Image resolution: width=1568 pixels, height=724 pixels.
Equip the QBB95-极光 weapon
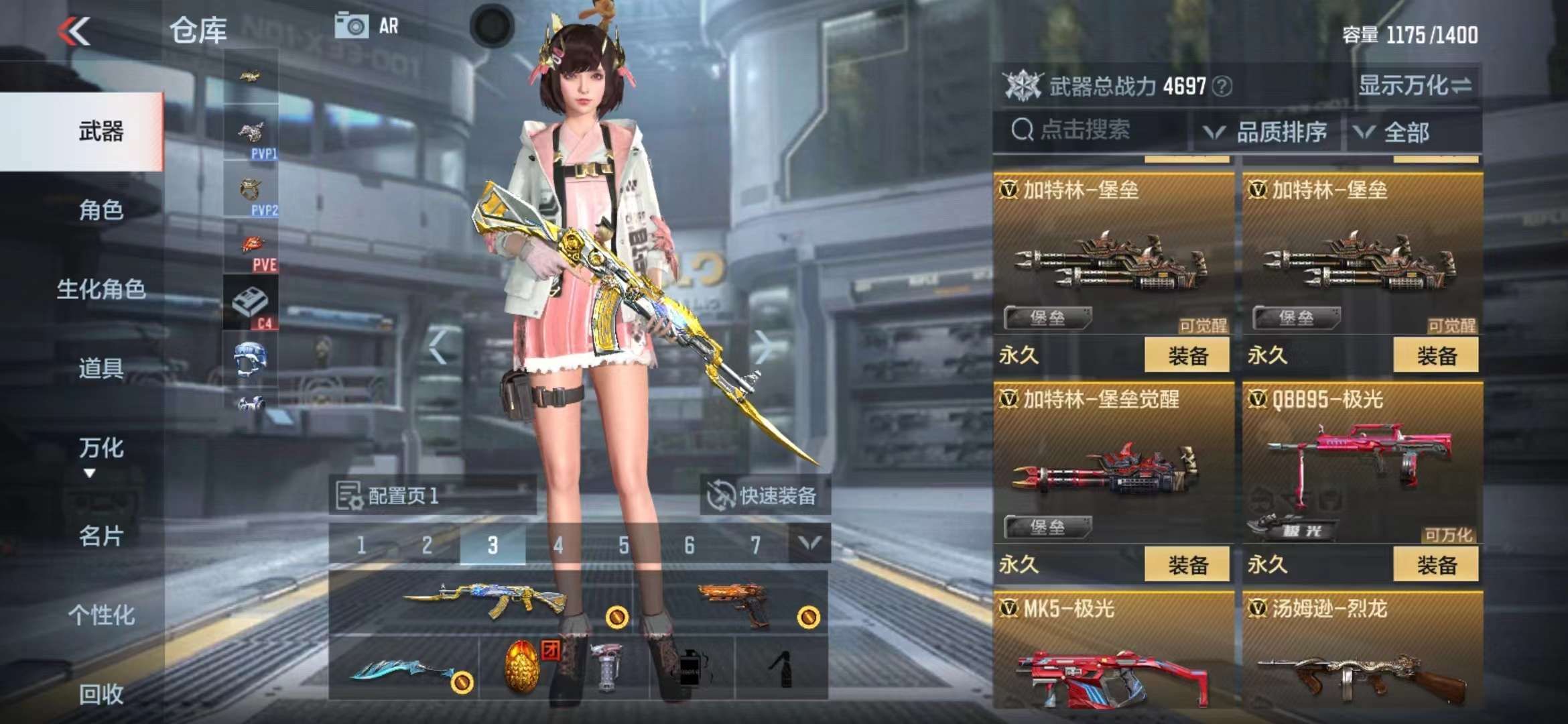pyautogui.click(x=1435, y=564)
